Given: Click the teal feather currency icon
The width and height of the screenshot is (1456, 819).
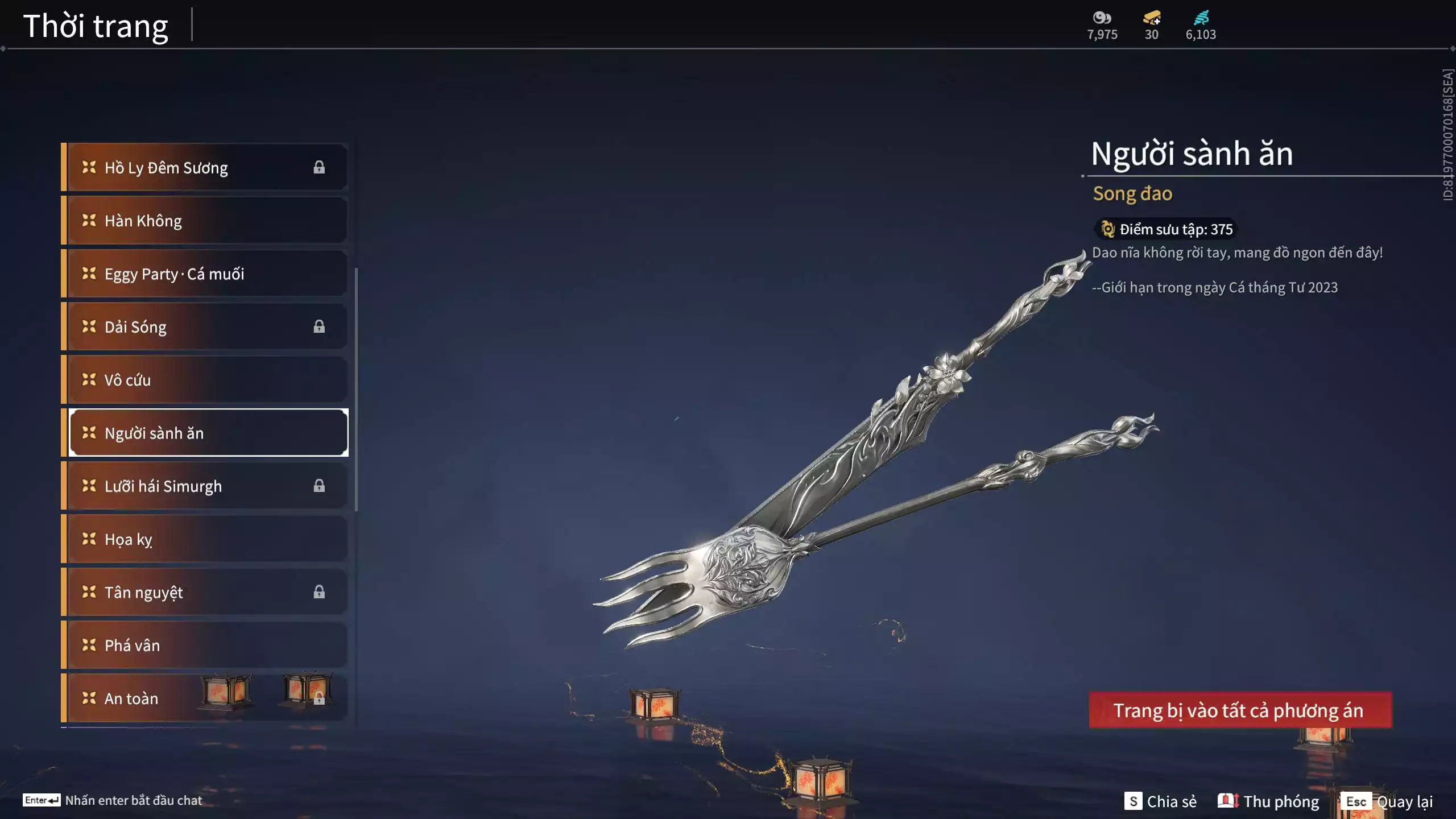Looking at the screenshot, I should coord(1201,18).
